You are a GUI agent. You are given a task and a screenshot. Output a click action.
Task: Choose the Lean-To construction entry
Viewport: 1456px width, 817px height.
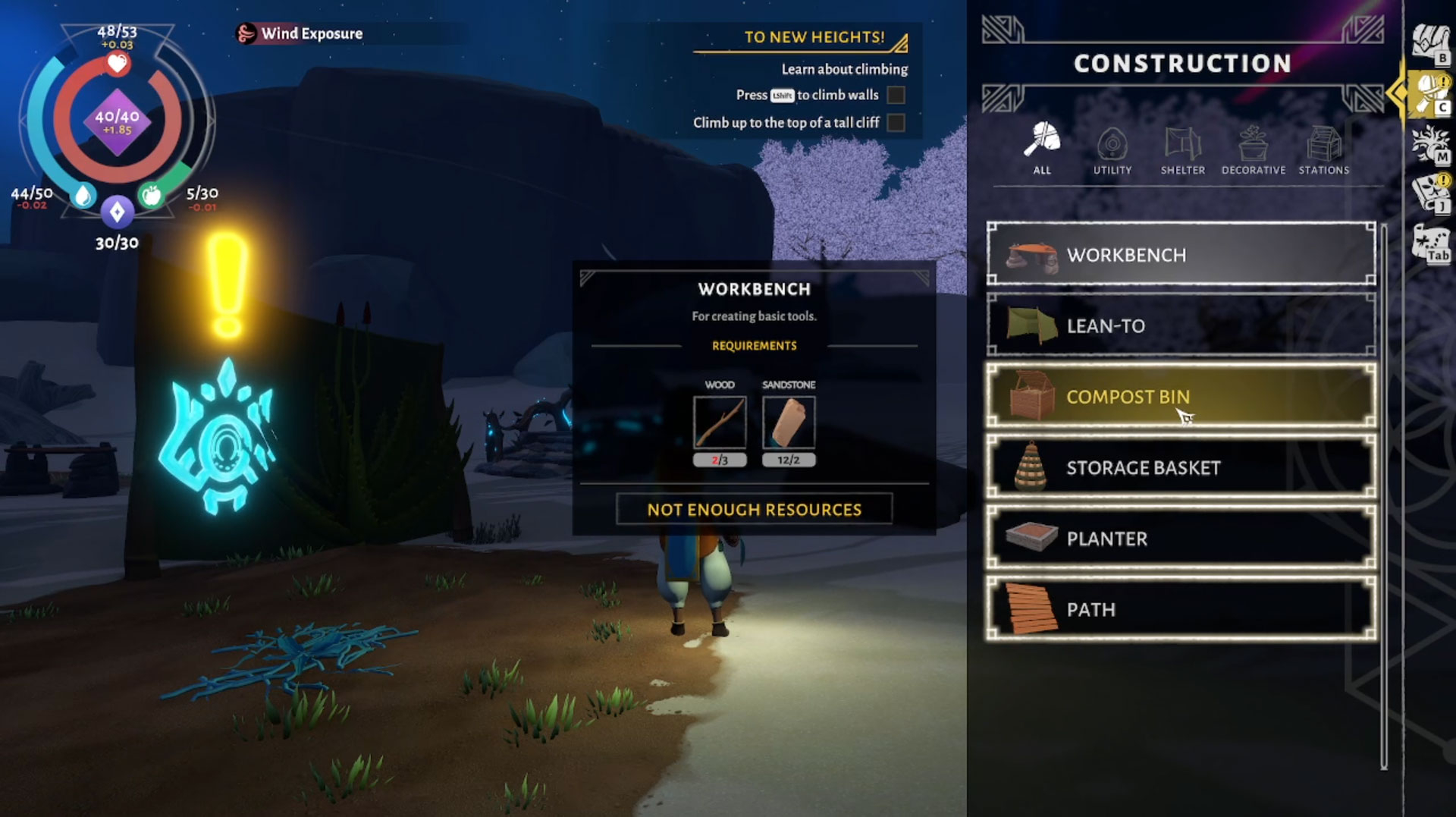[1181, 326]
